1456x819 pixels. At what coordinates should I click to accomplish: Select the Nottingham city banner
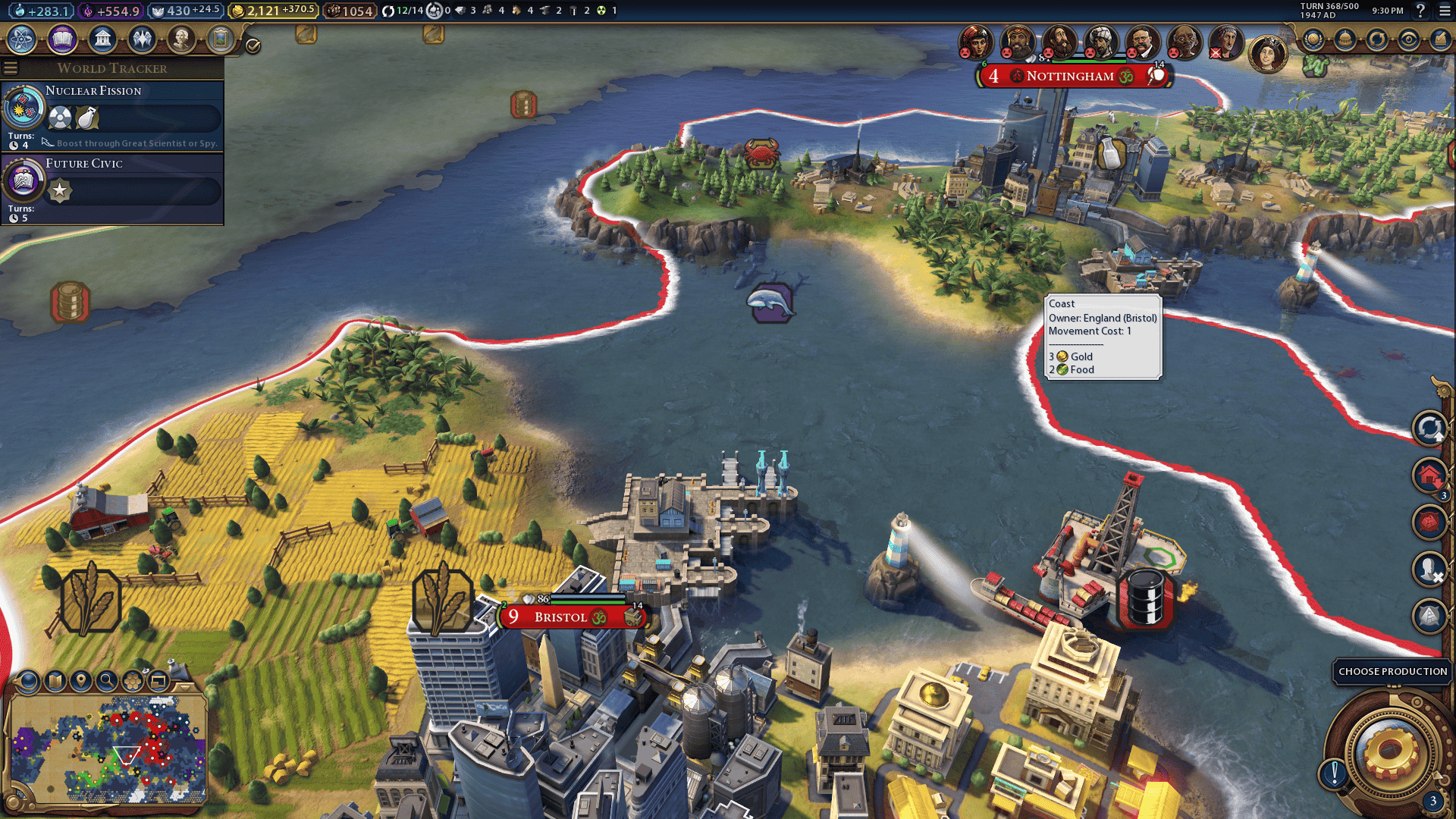(1069, 76)
